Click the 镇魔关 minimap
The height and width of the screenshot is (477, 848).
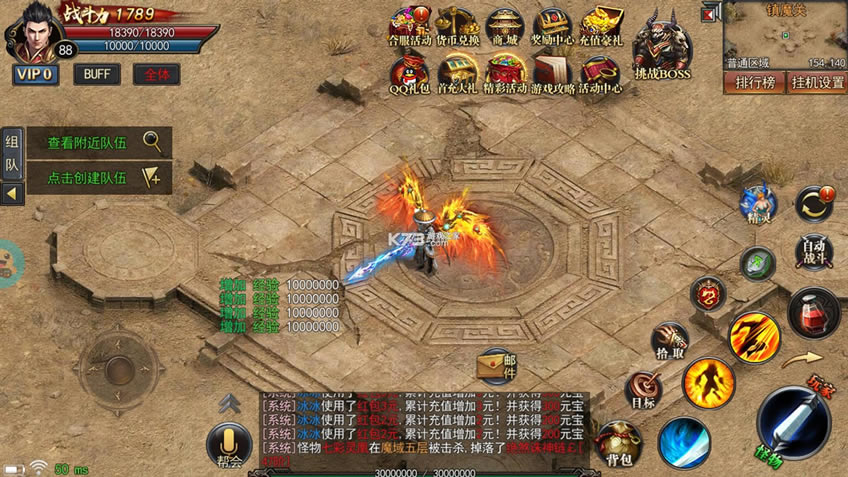(x=786, y=35)
